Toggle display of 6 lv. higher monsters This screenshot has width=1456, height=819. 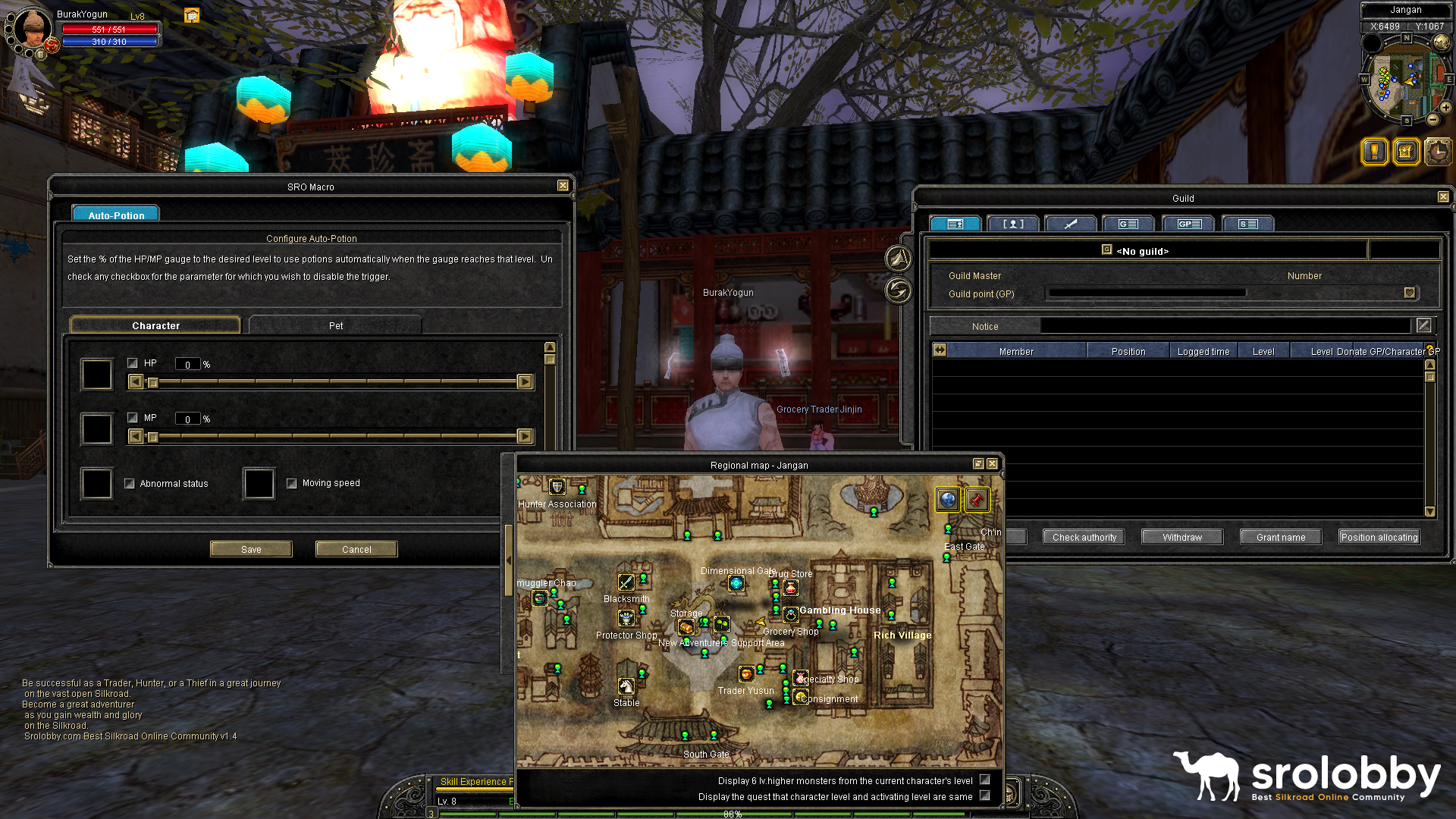point(985,780)
